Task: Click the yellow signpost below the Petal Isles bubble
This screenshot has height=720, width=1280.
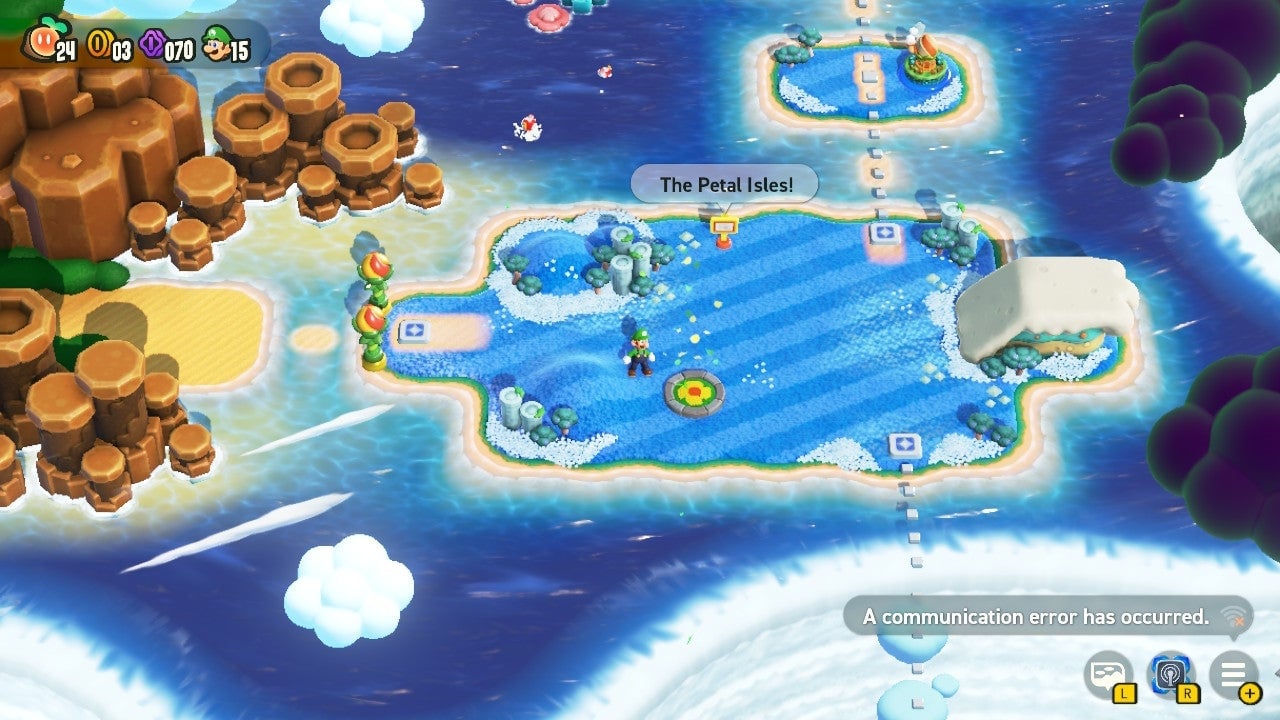Action: [x=723, y=227]
